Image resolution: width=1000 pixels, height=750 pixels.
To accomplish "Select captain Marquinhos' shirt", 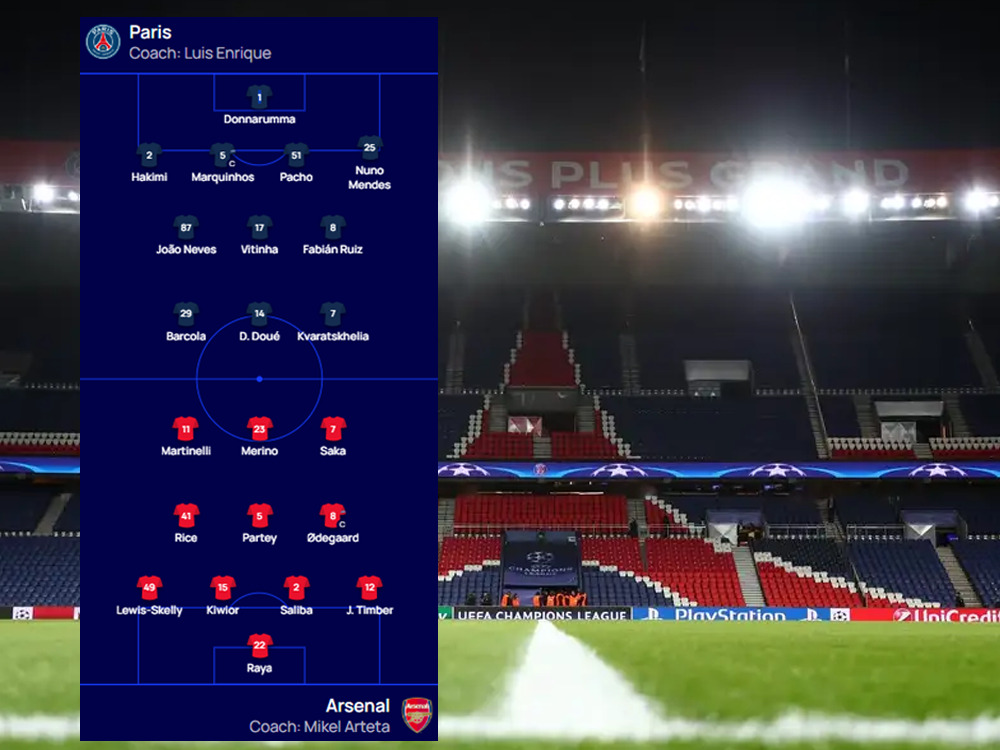I will coord(222,155).
